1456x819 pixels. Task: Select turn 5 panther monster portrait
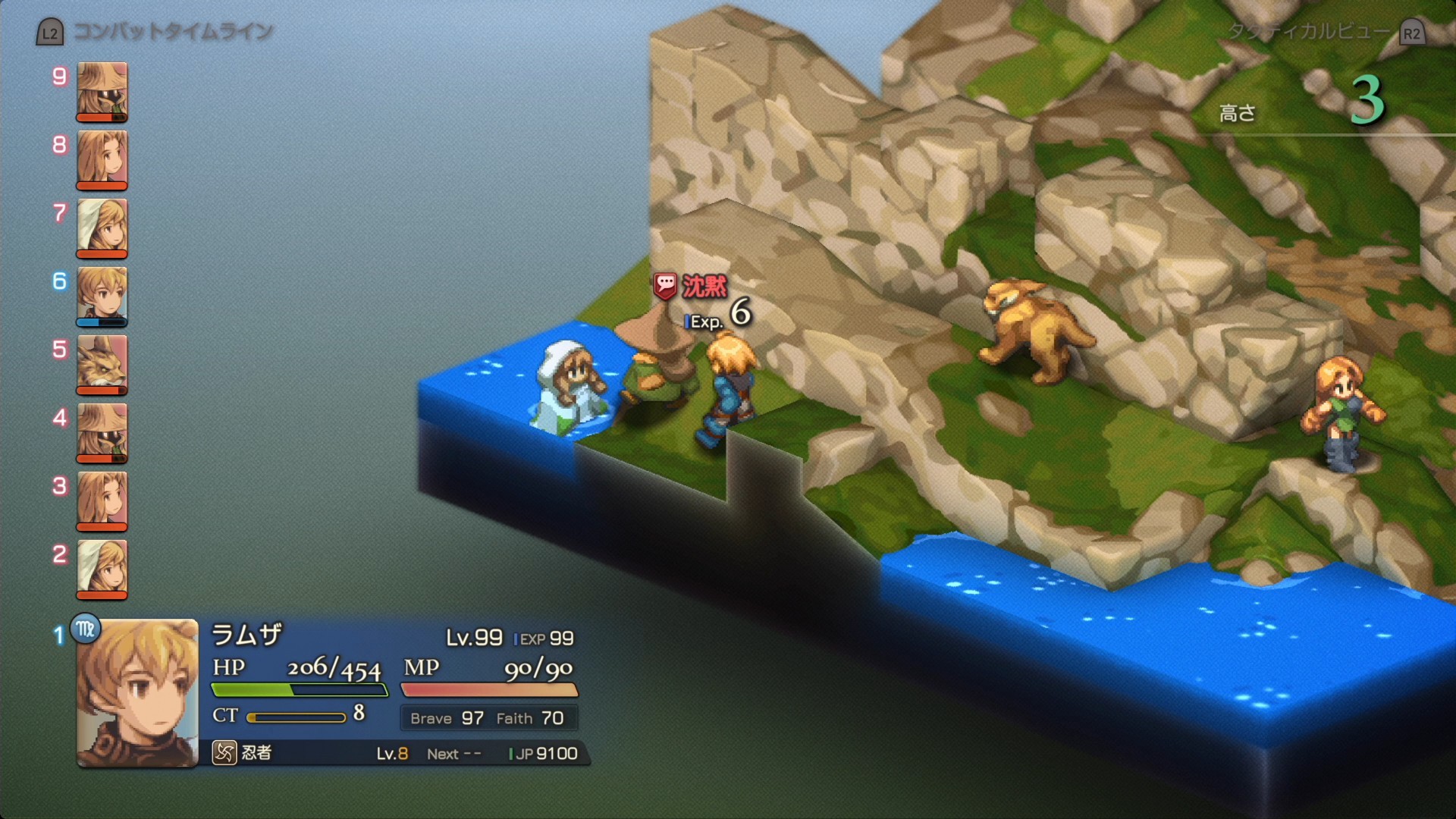point(102,364)
